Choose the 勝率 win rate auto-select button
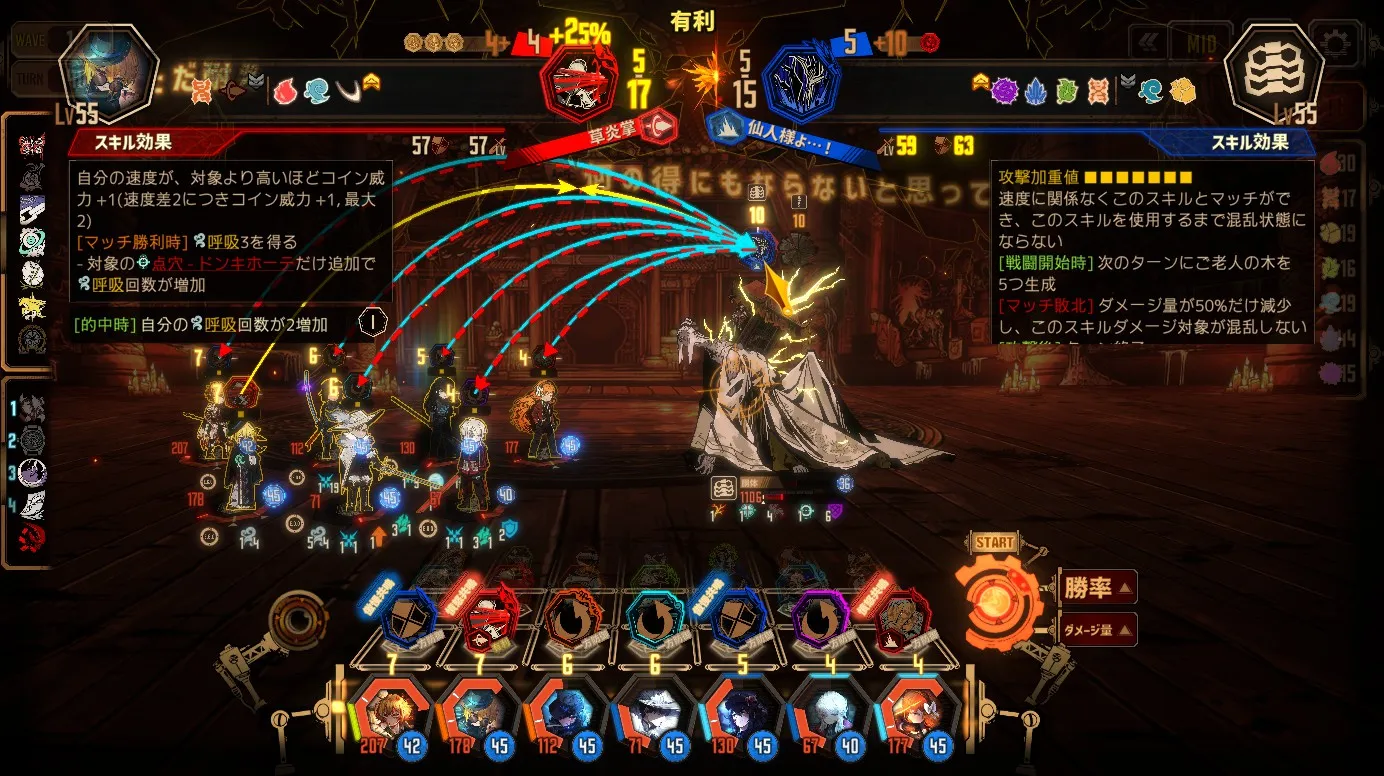This screenshot has width=1384, height=776. 1097,588
